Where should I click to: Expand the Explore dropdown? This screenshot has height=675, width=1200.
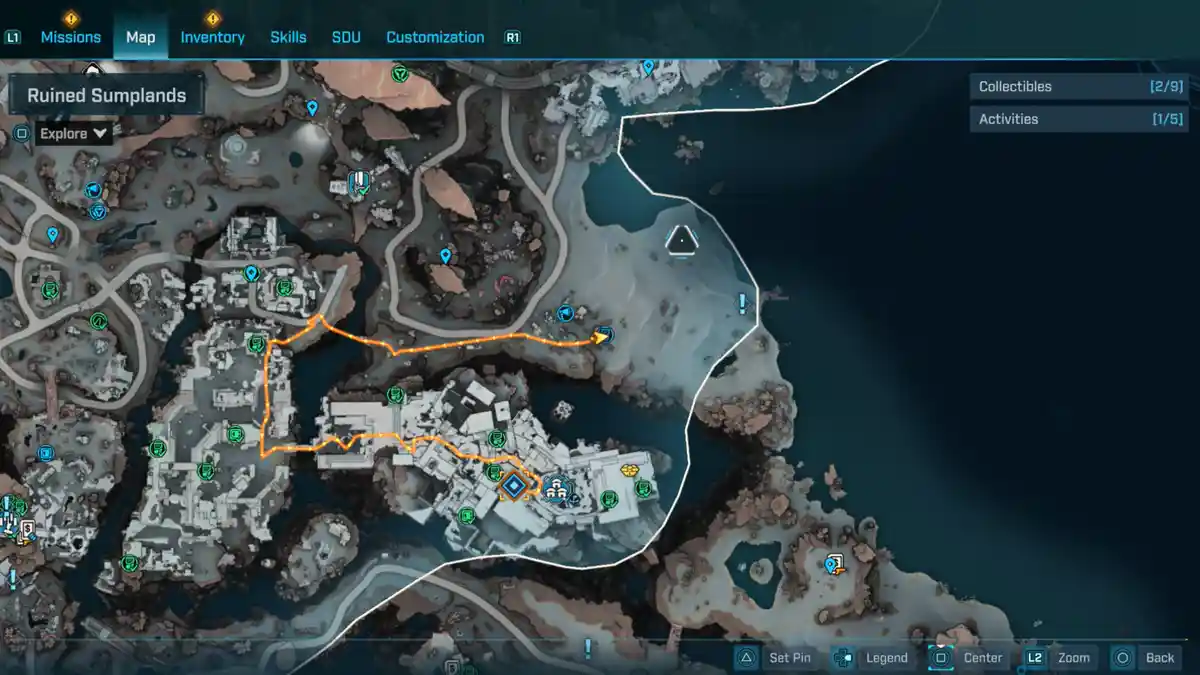point(74,133)
